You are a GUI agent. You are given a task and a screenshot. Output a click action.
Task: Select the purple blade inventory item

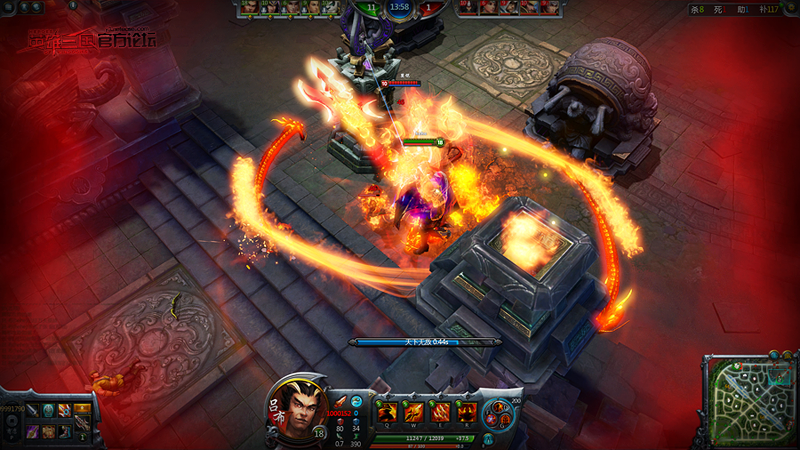(x=32, y=431)
